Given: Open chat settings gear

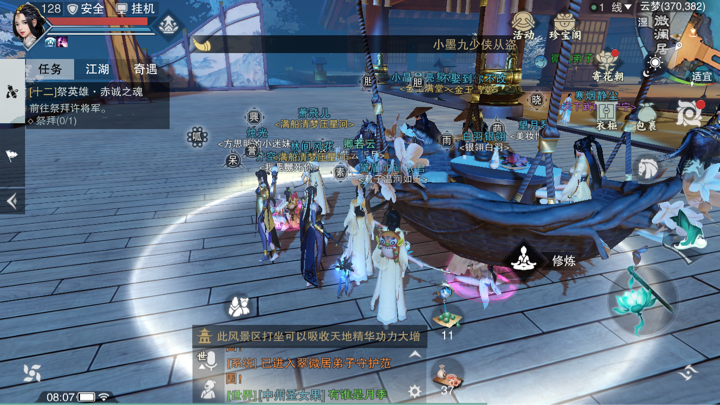Looking at the screenshot, I should [414, 392].
